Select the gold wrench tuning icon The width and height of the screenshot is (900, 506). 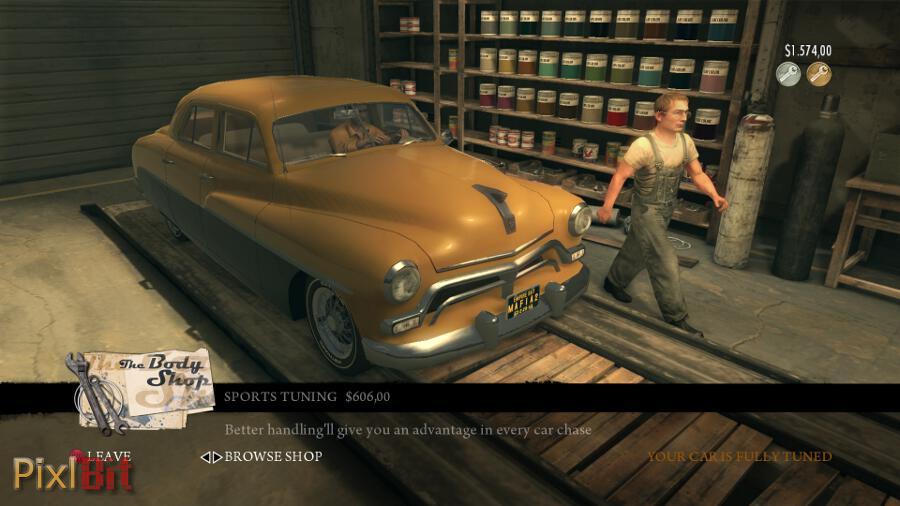(x=819, y=74)
